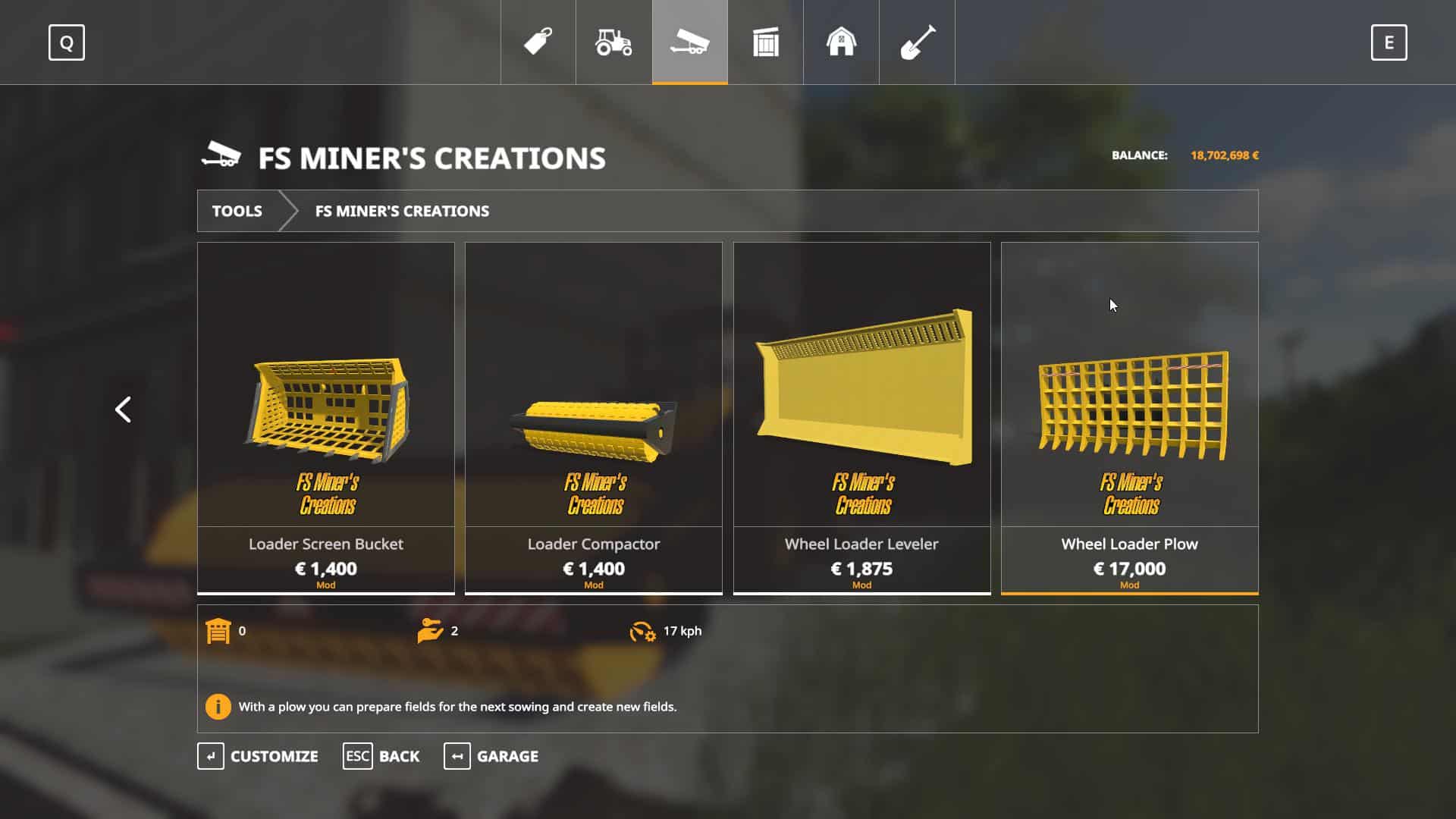Choose the Loader Compactor item
This screenshot has height=819, width=1456.
click(594, 417)
